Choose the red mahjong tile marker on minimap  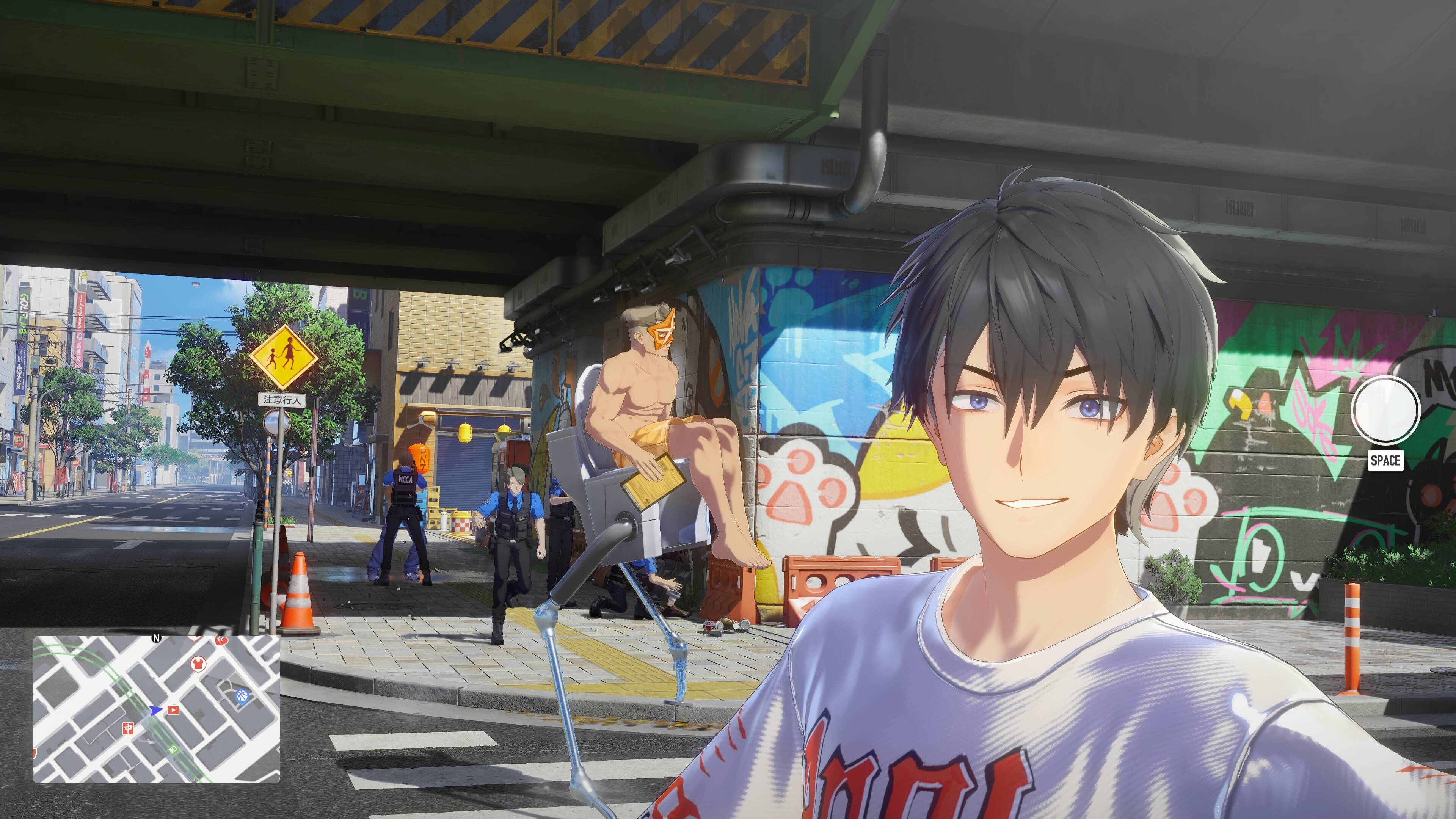[x=128, y=728]
